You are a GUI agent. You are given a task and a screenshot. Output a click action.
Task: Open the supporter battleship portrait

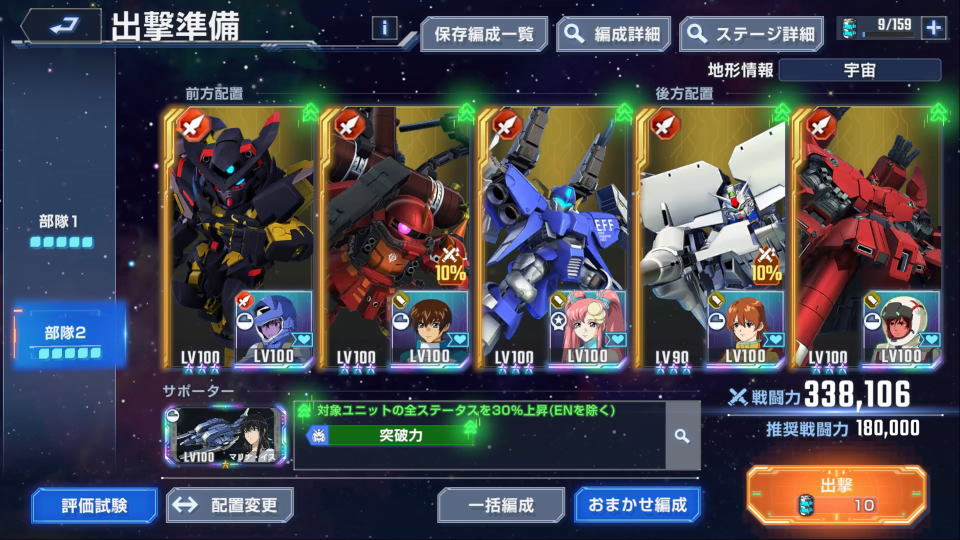(226, 435)
